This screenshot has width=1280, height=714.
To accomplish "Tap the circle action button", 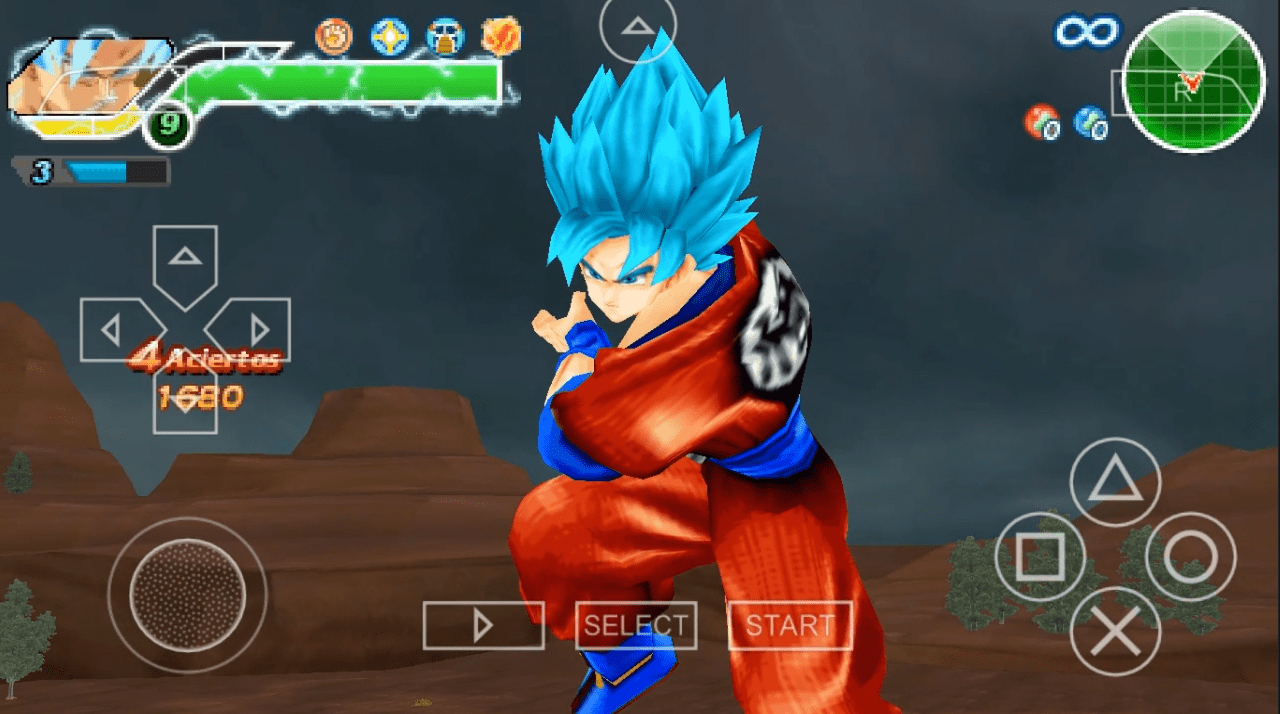I will pos(1190,557).
